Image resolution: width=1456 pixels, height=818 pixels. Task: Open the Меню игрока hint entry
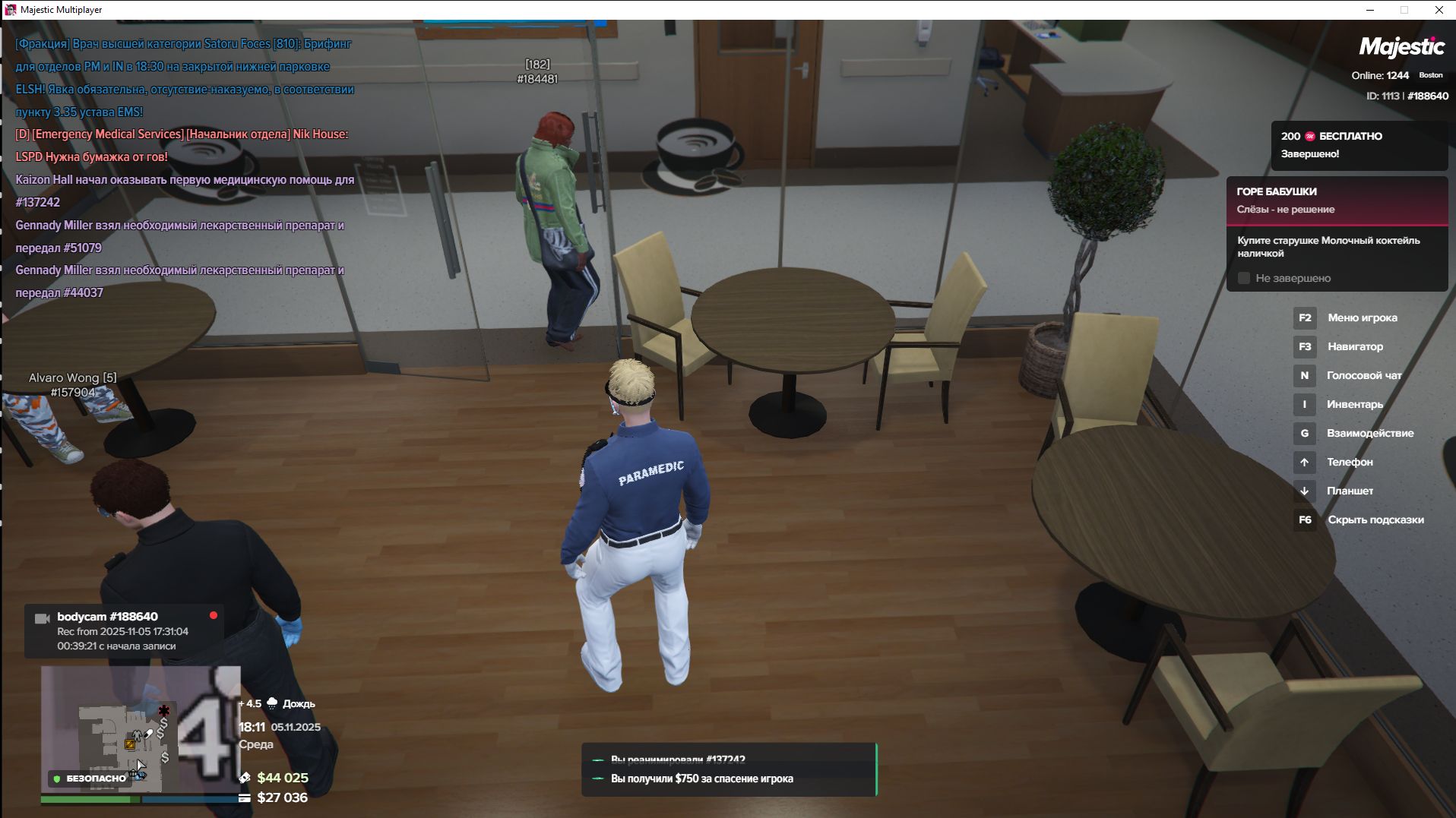pos(1362,318)
